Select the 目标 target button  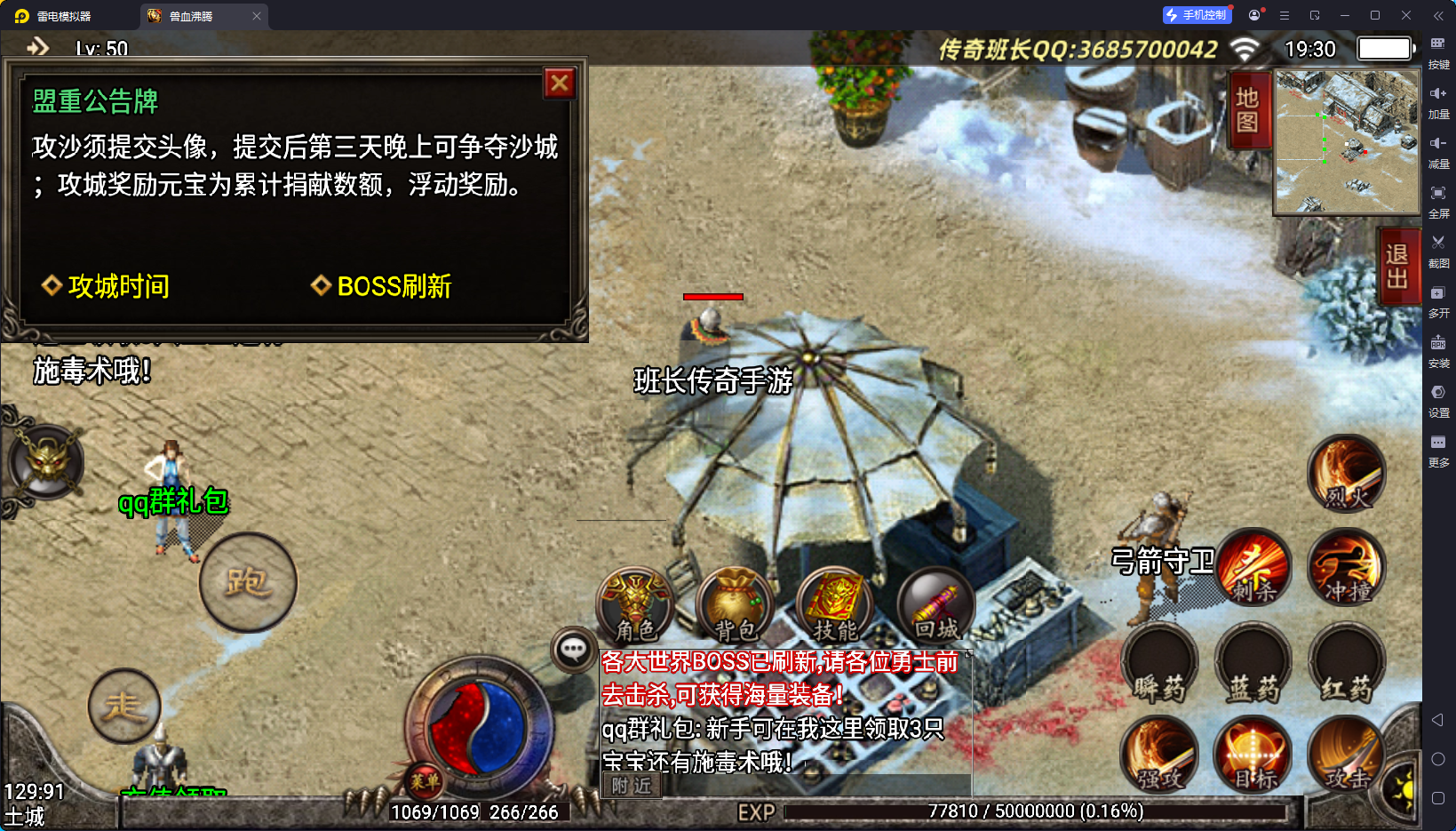point(1253,754)
